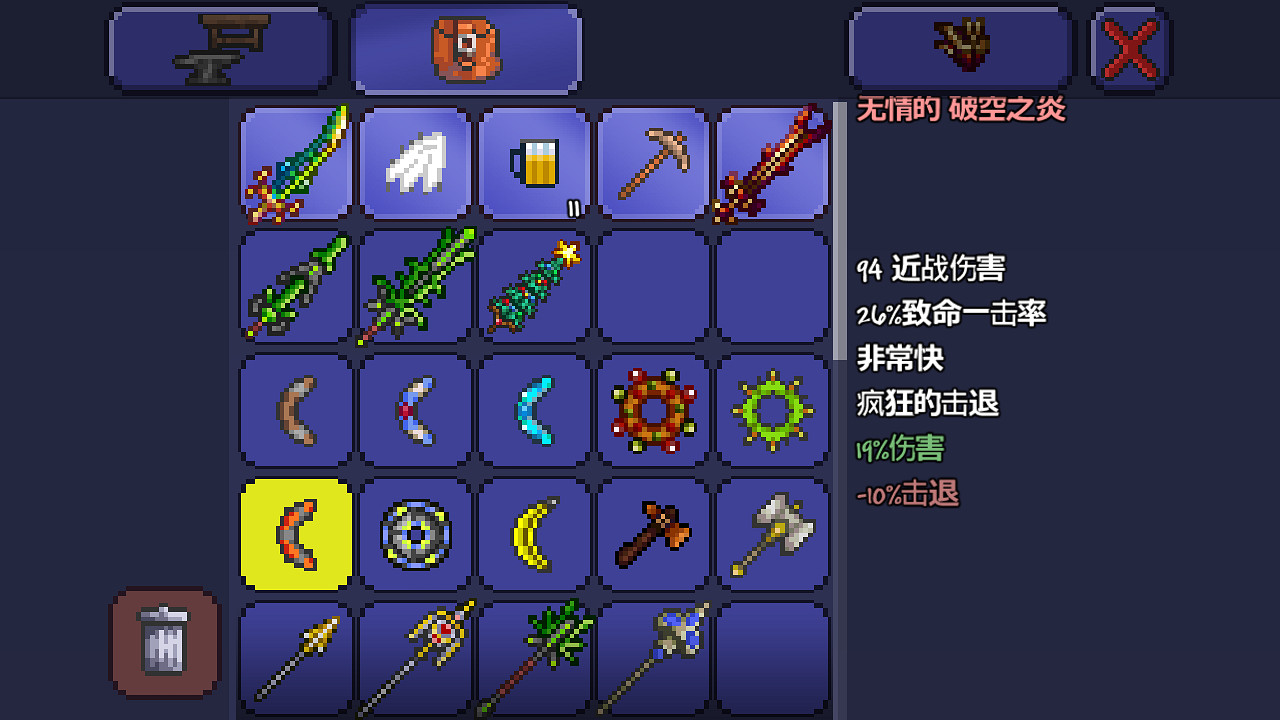Select the Chlorophyte spear
This screenshot has width=1280, height=720.
click(x=534, y=656)
